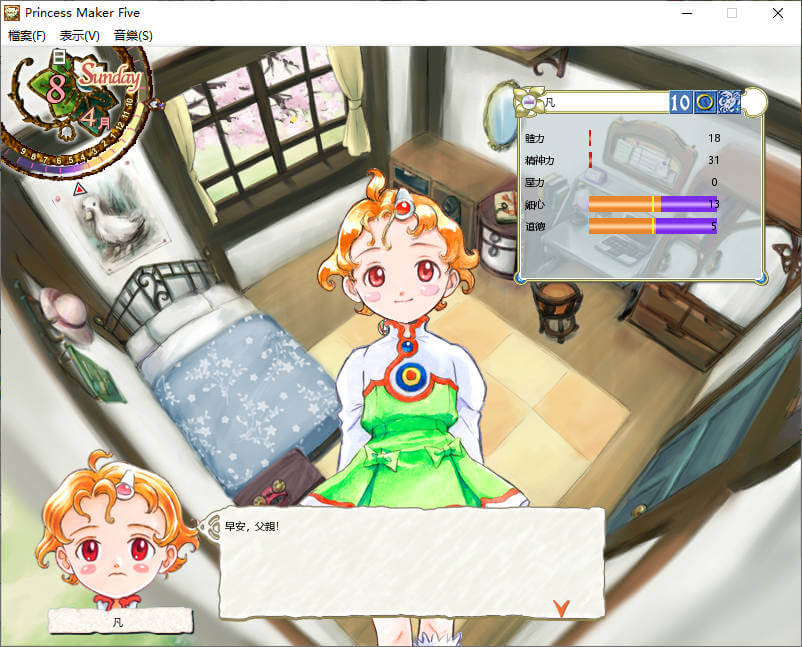Open the 音樂(S) menu
This screenshot has width=802, height=647.
point(133,36)
